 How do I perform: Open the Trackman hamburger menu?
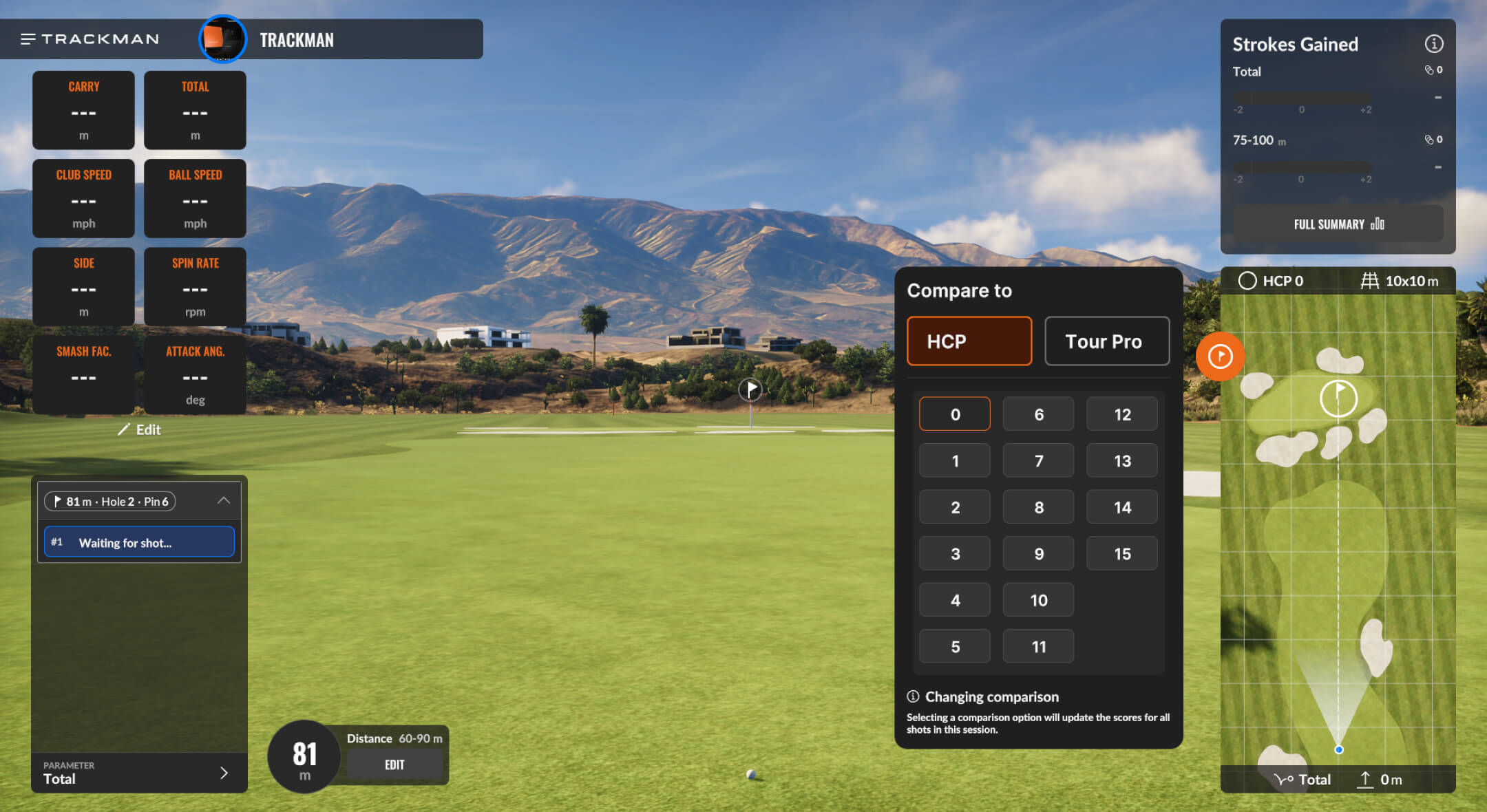pos(28,39)
